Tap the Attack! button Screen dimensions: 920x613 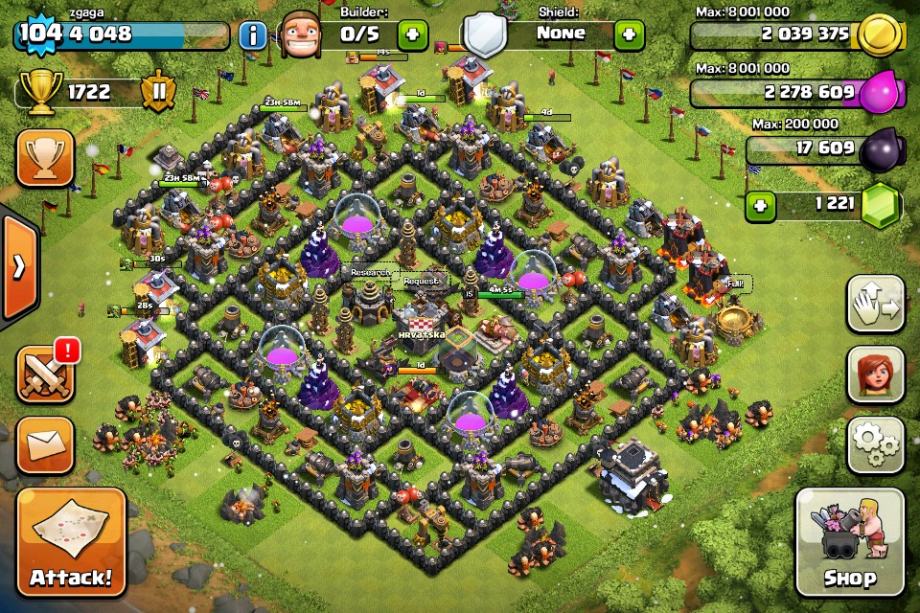point(71,541)
